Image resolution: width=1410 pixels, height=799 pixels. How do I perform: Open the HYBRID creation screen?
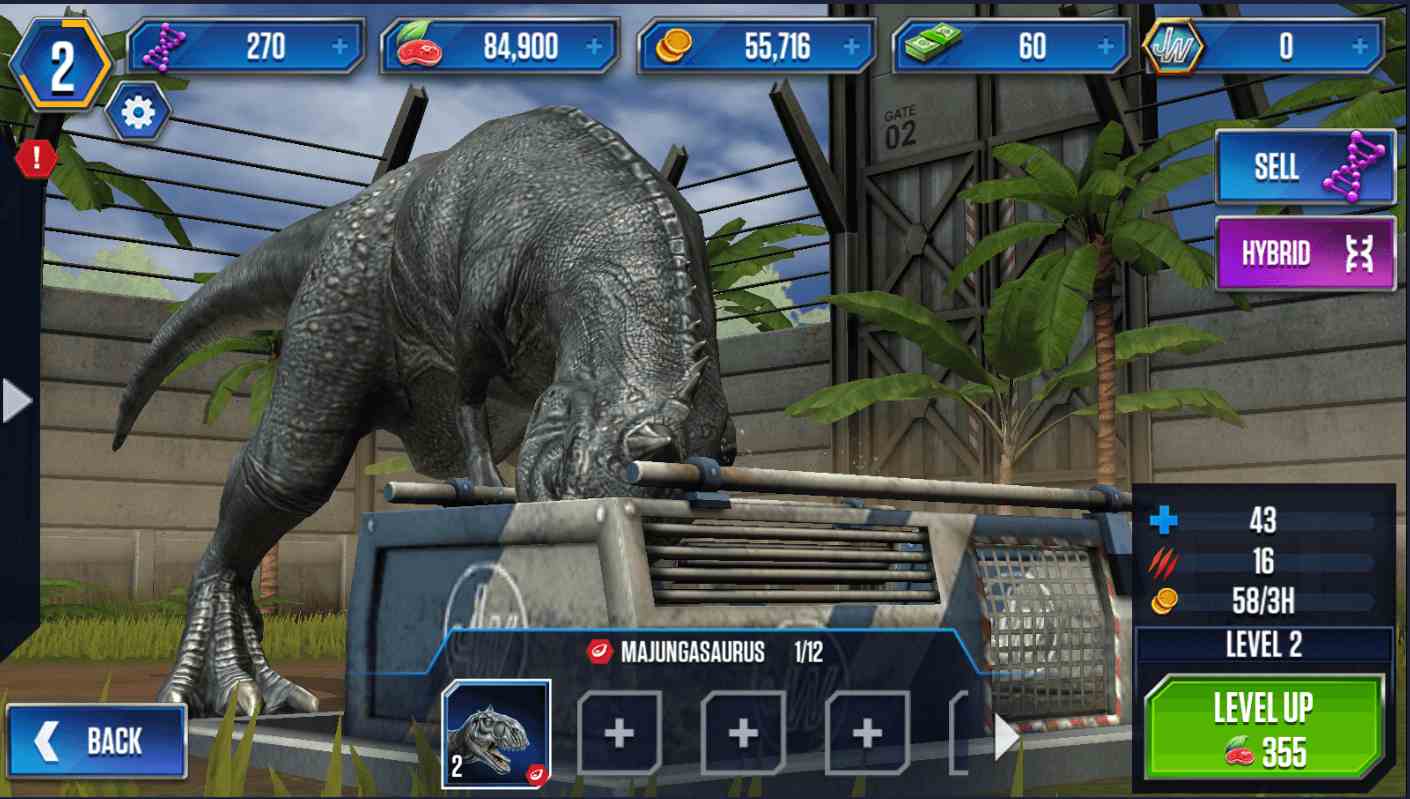tap(1304, 254)
